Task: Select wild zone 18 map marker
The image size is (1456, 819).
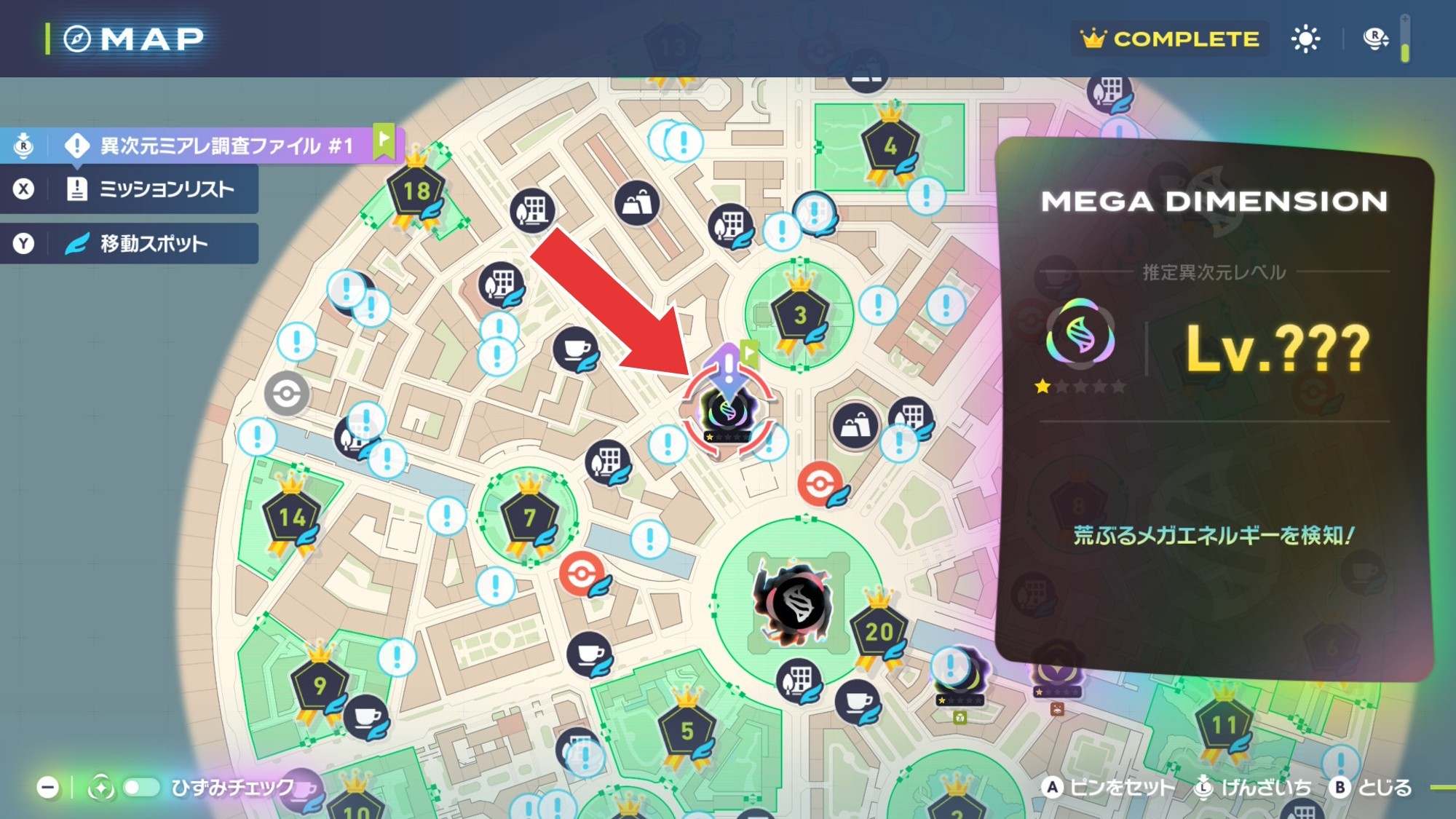Action: 416,192
